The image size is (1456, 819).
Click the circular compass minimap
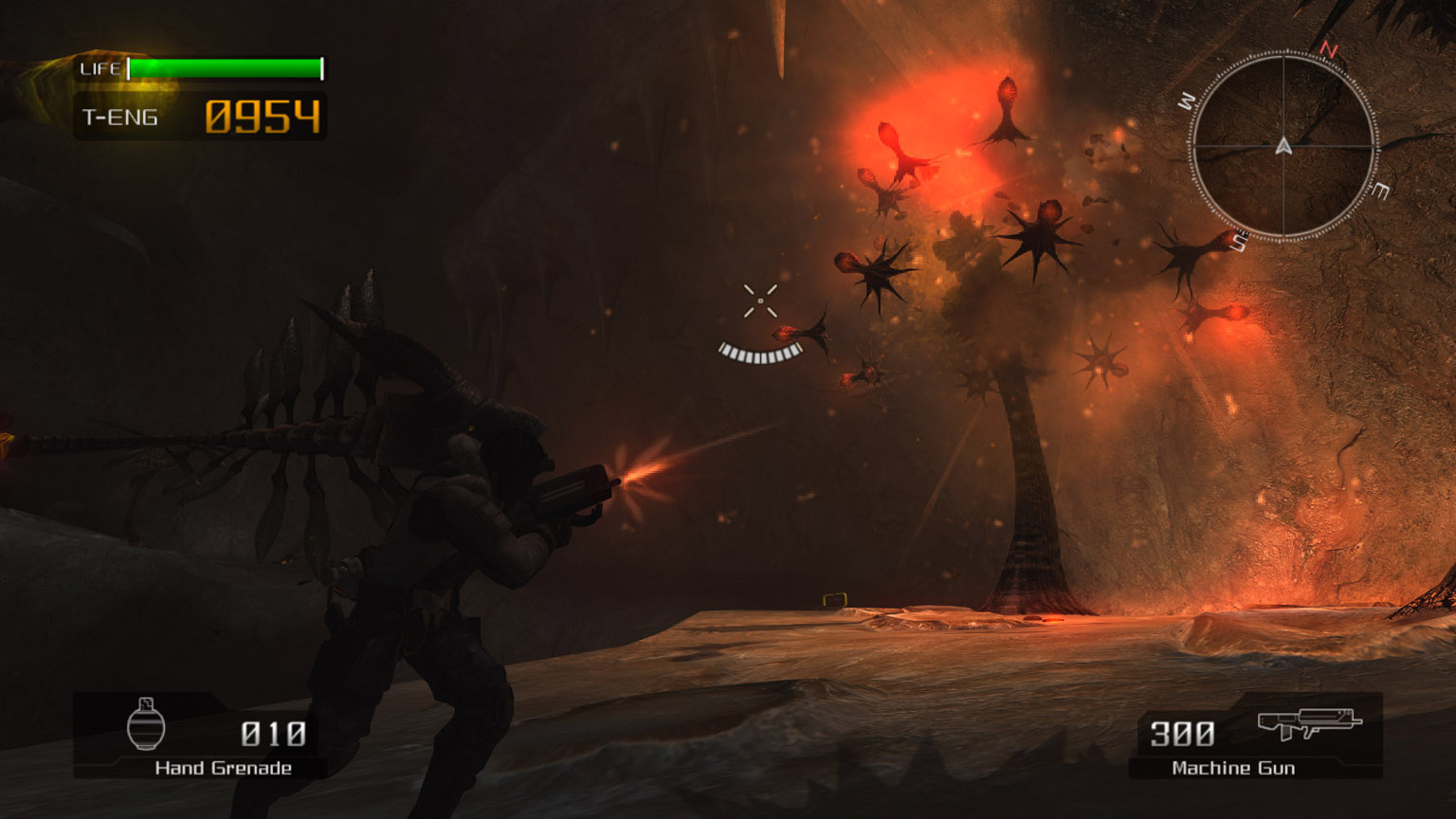(1283, 146)
